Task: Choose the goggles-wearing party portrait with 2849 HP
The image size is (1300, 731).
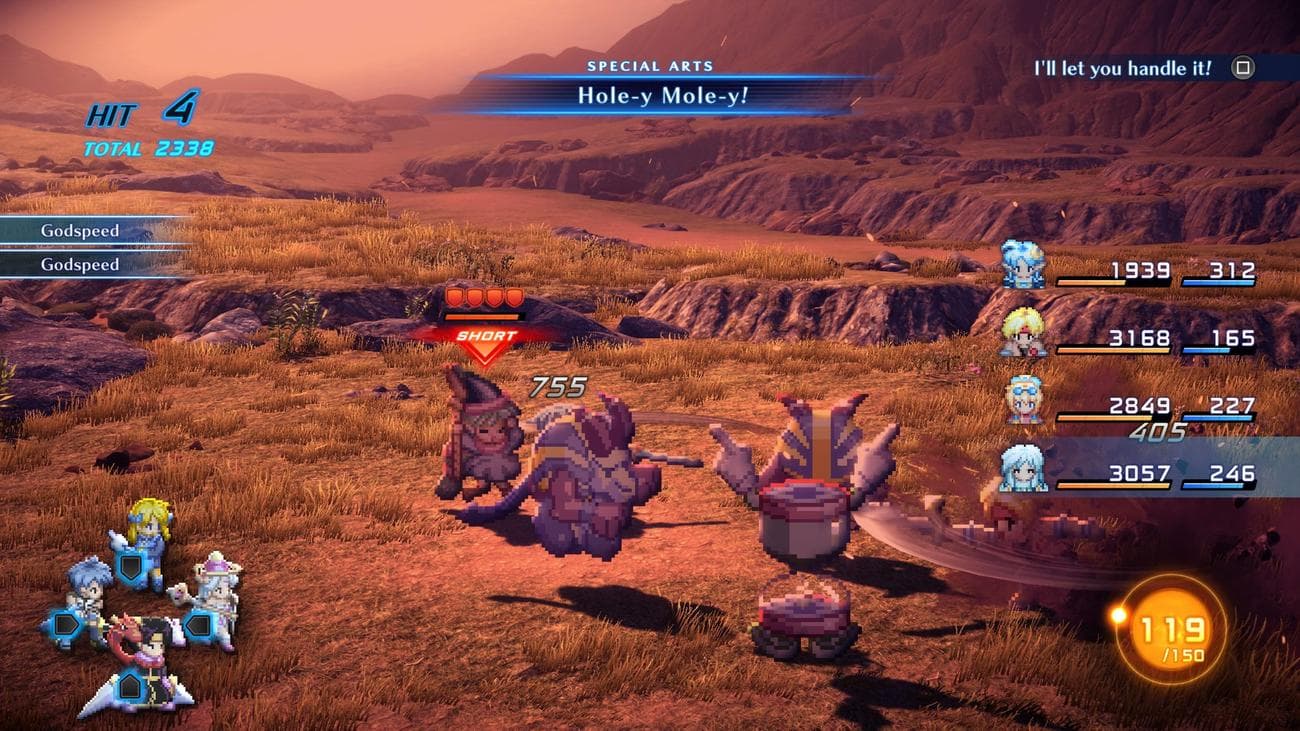Action: point(1023,399)
